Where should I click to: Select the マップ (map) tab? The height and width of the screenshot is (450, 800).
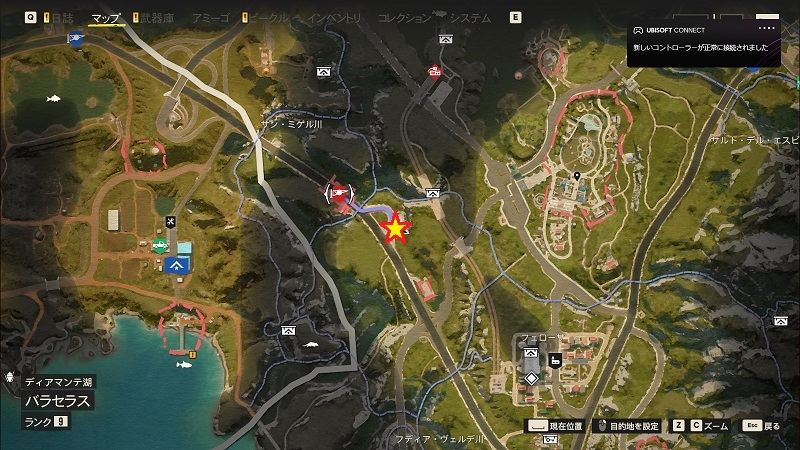pos(105,18)
